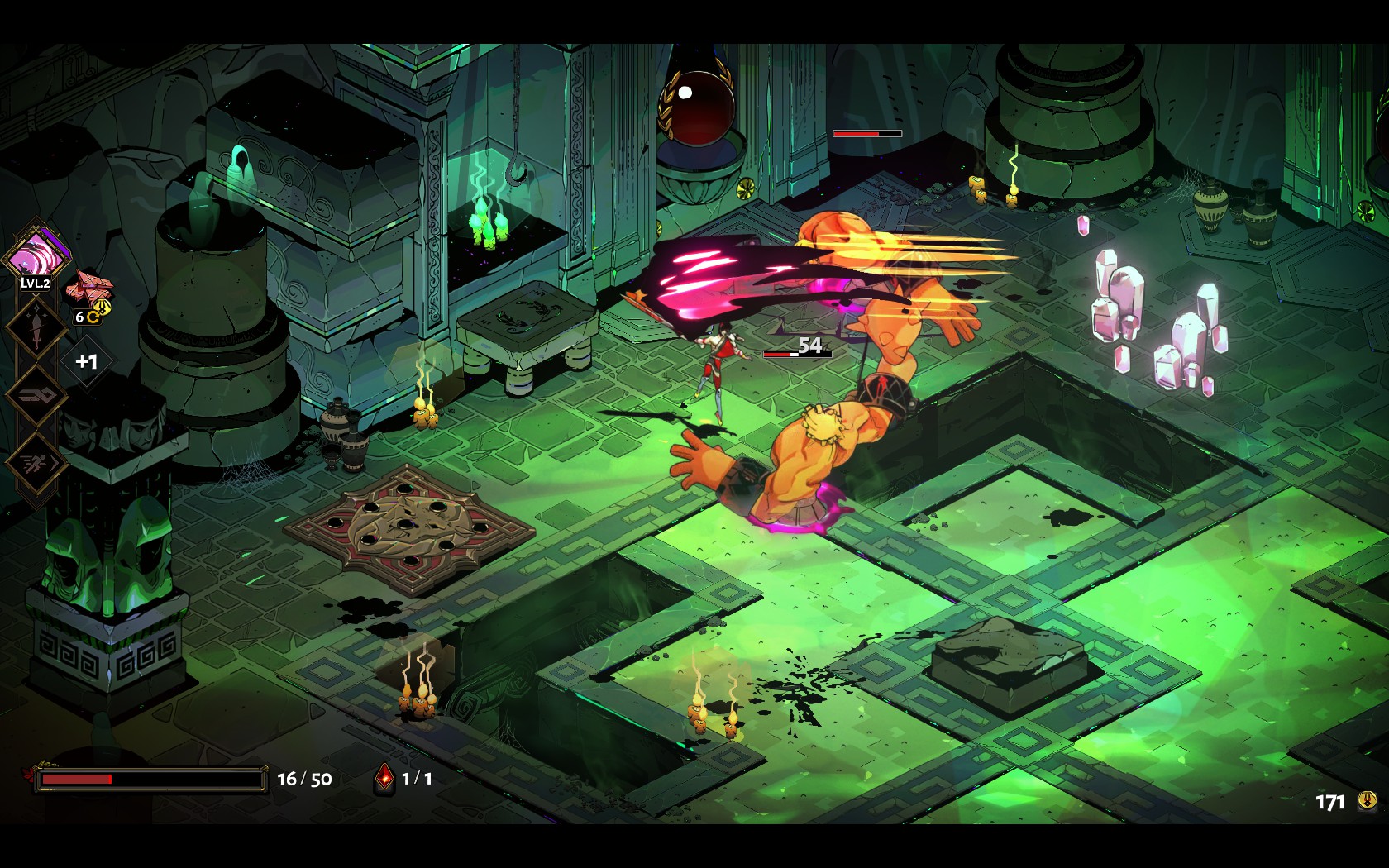
Task: Click the gold obol coin icon
Action: click(x=1367, y=800)
